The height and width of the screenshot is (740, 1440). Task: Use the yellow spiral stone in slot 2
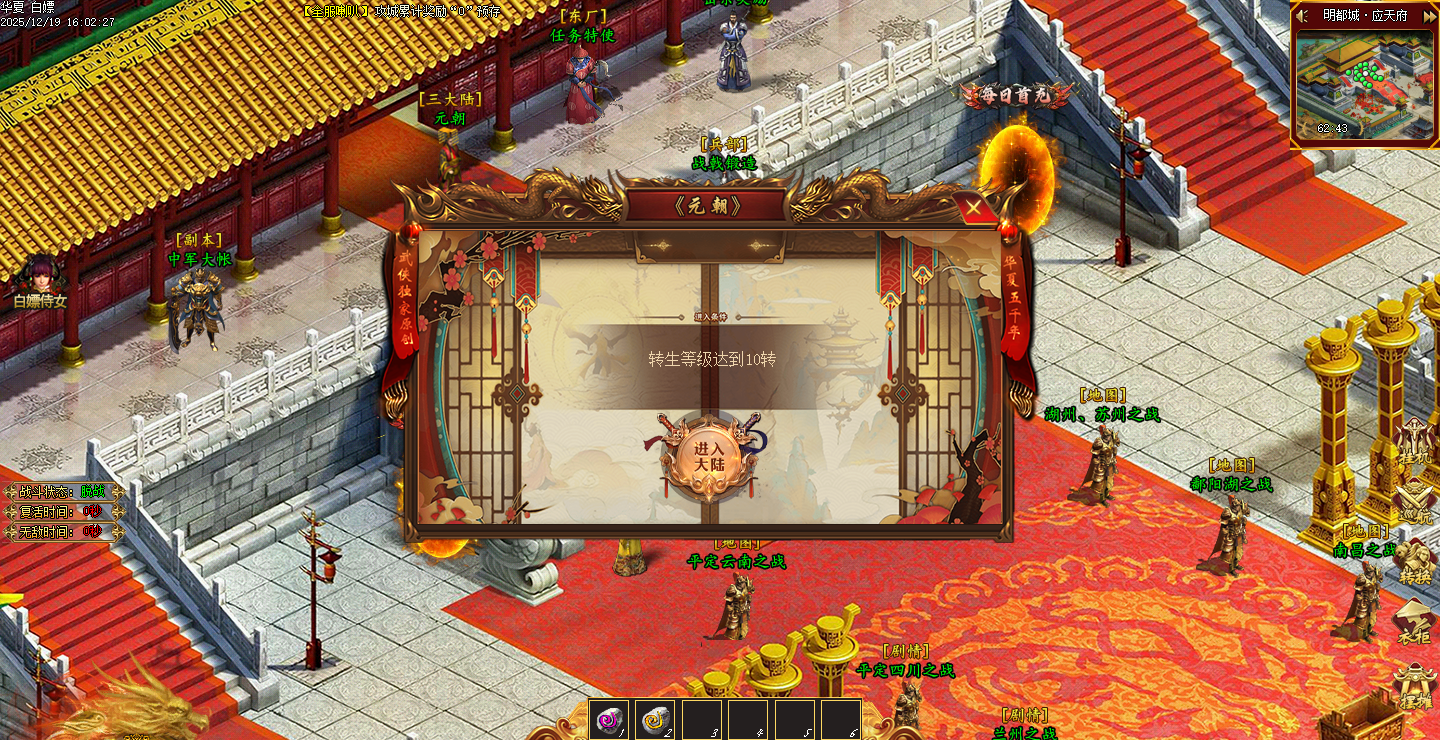[x=655, y=719]
